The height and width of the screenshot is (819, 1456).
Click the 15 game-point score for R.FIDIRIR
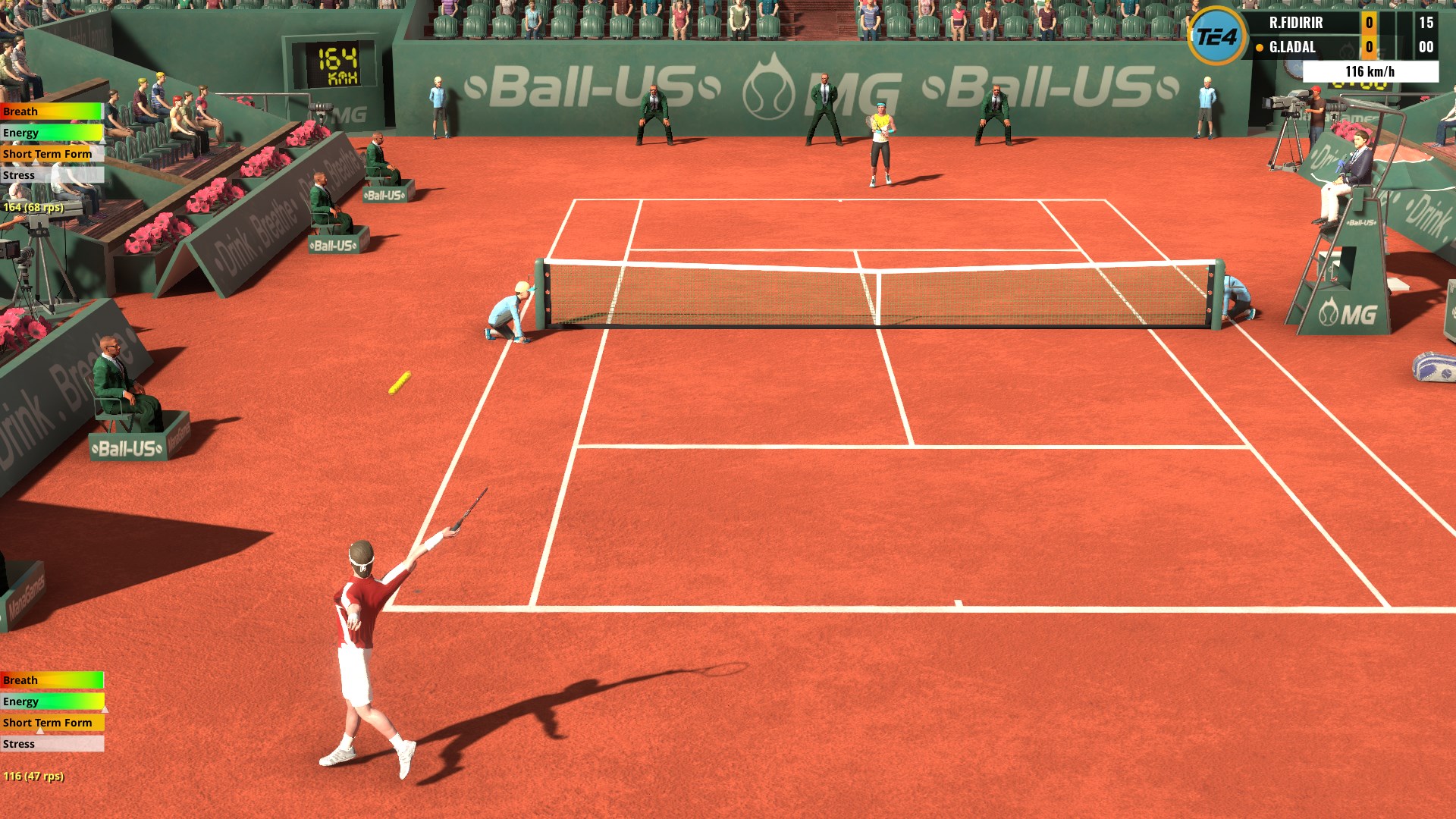click(x=1427, y=23)
